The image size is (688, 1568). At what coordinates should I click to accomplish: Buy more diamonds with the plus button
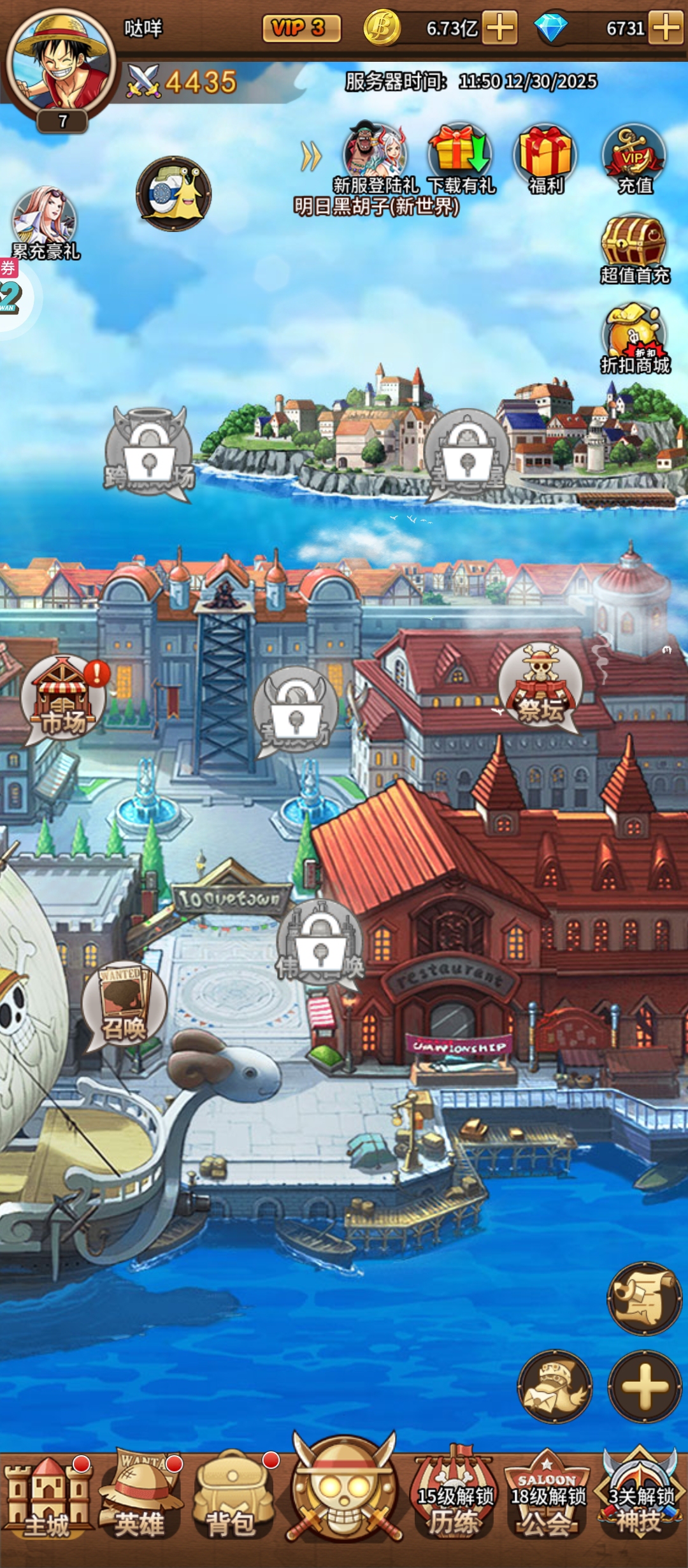point(666,28)
